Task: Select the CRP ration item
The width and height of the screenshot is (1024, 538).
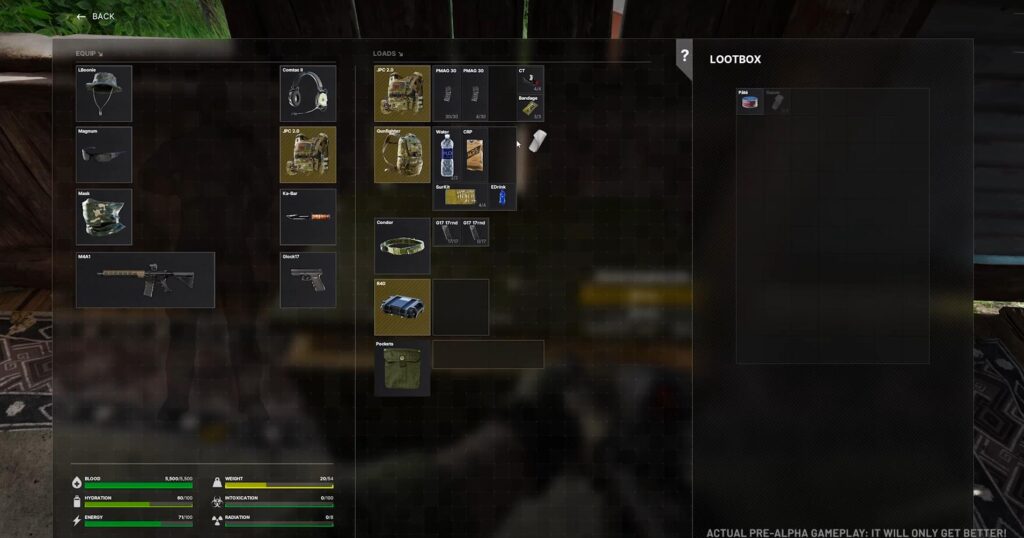Action: point(474,153)
